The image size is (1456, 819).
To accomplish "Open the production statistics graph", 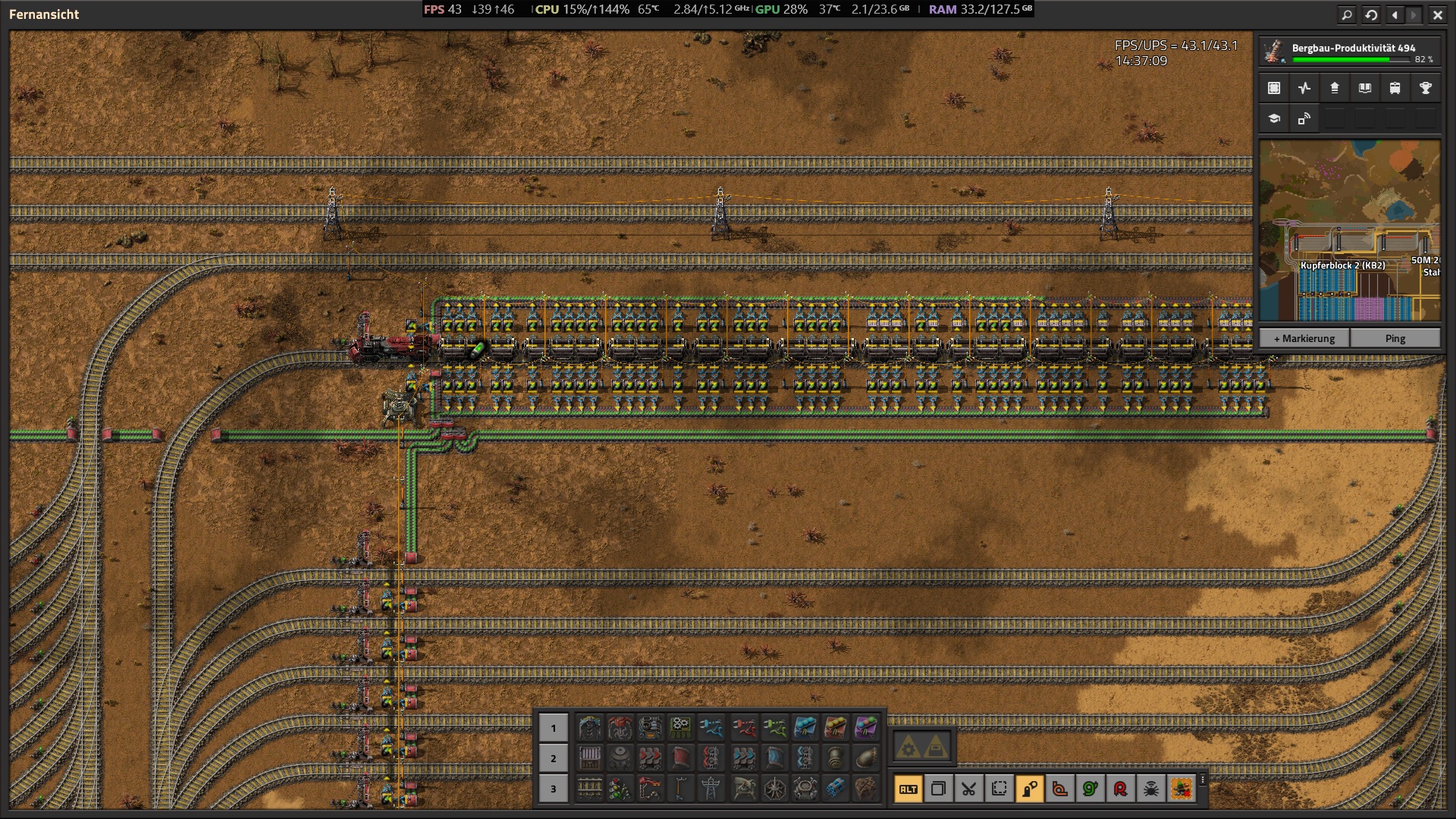I will (1304, 87).
